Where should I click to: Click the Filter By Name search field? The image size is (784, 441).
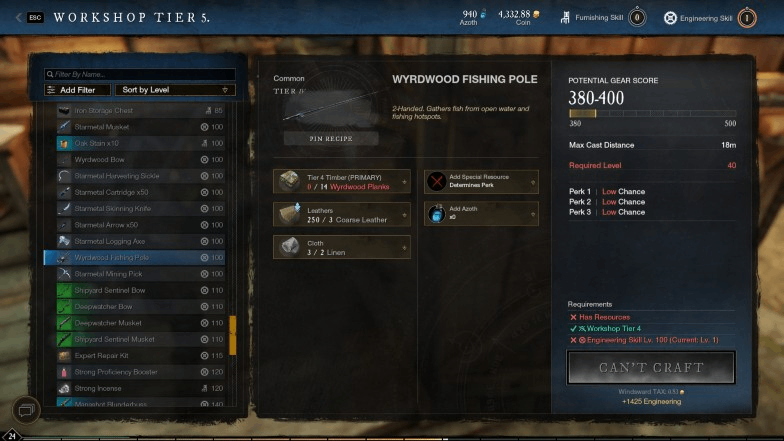(140, 74)
